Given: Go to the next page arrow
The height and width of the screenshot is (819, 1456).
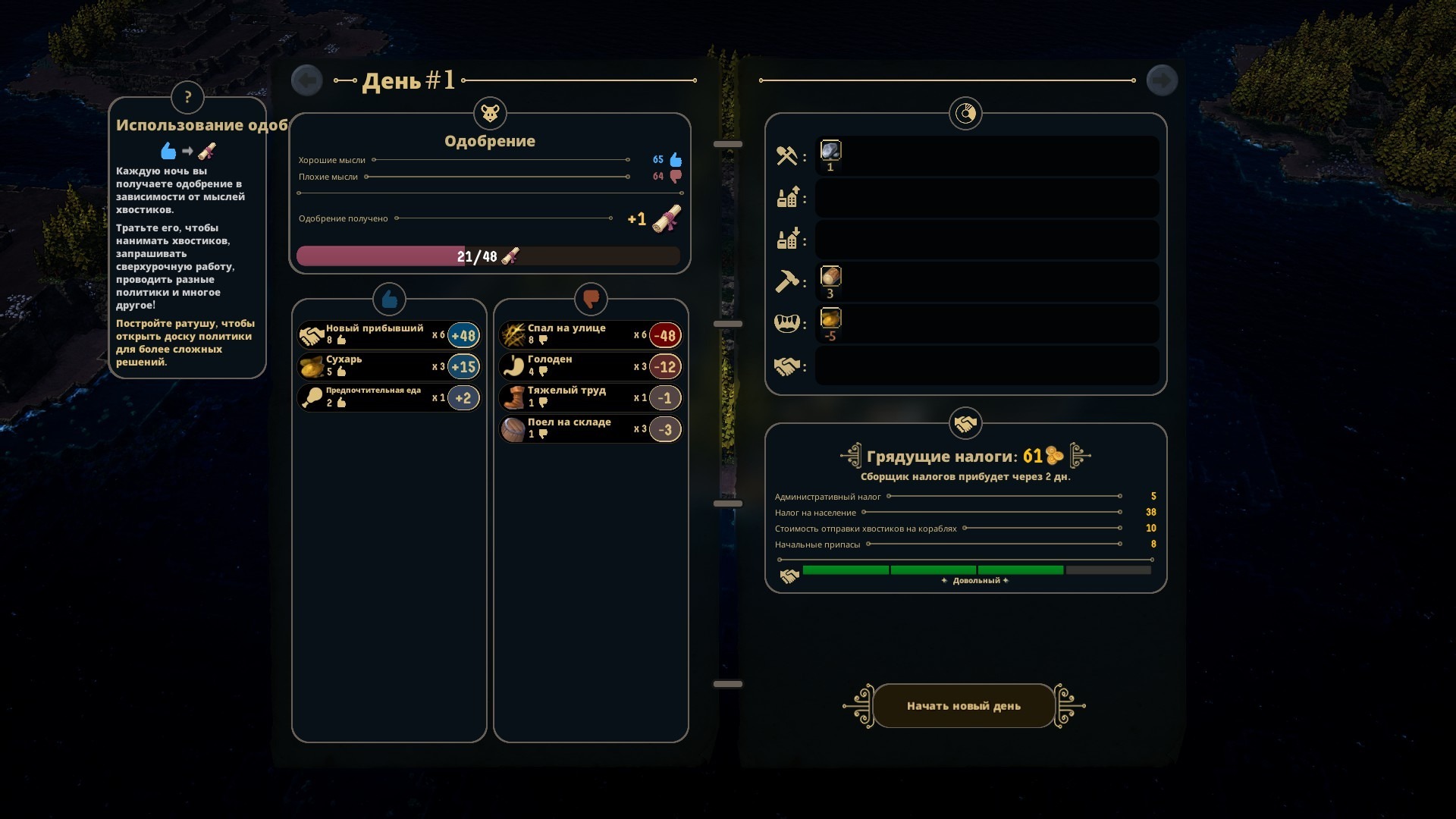Looking at the screenshot, I should tap(1162, 80).
